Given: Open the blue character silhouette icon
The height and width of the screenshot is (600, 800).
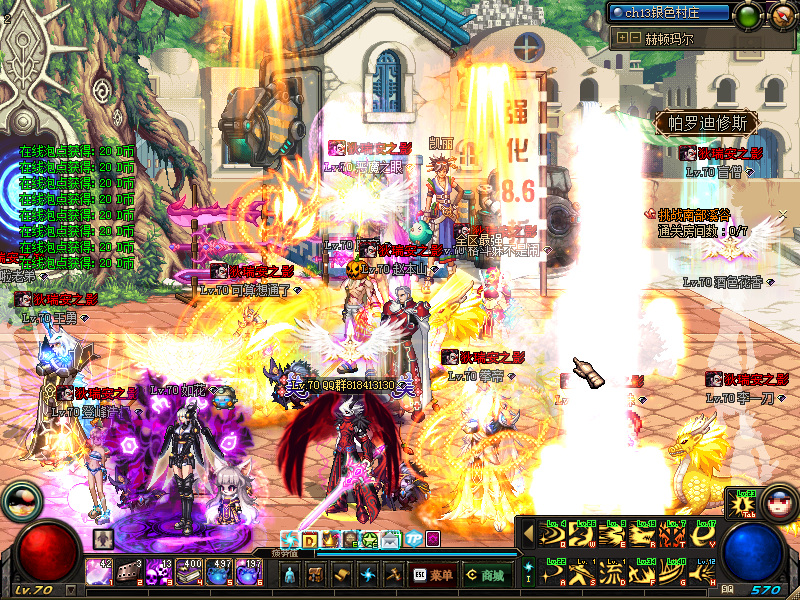Looking at the screenshot, I should [x=290, y=575].
